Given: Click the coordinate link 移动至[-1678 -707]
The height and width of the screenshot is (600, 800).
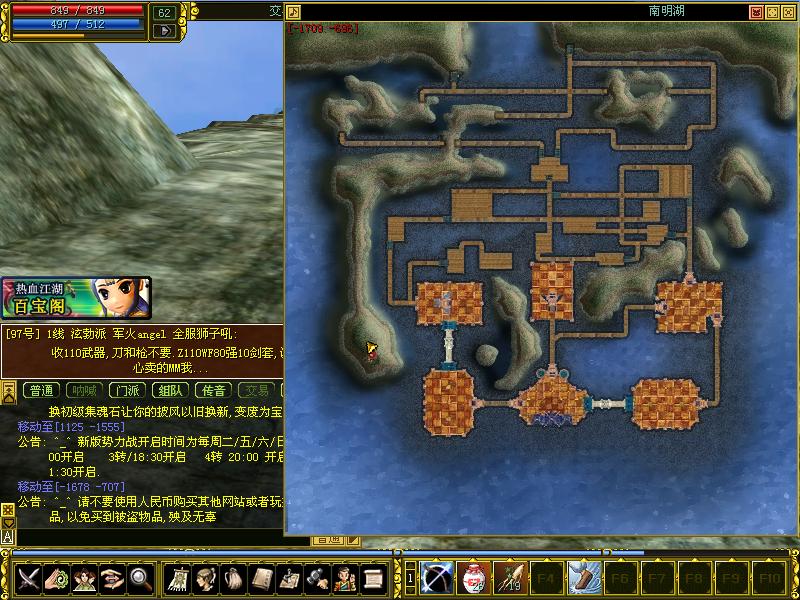Looking at the screenshot, I should coord(71,486).
